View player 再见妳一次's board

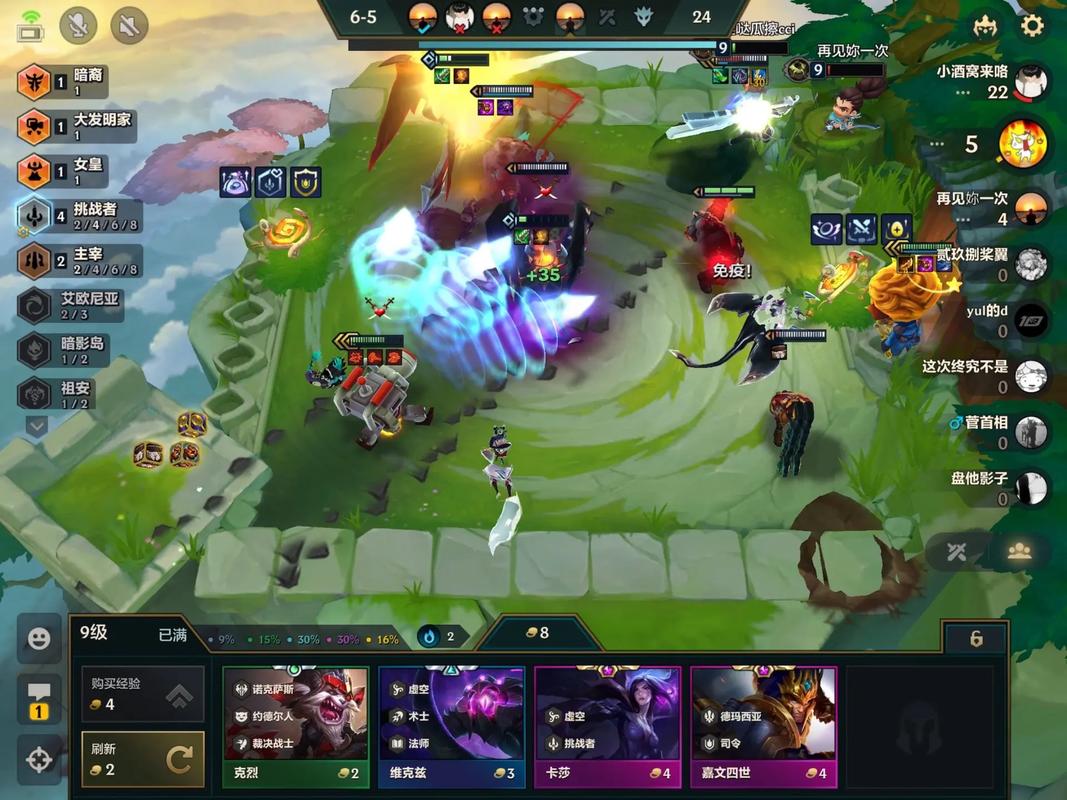[1031, 208]
